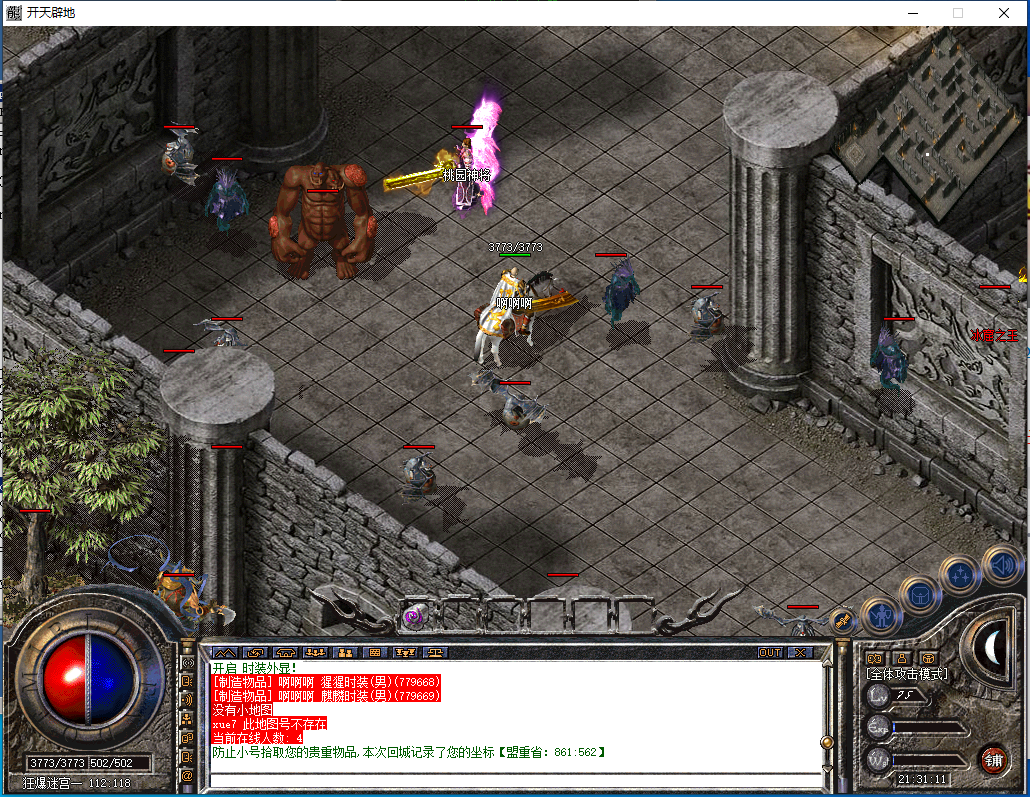Viewport: 1030px width, 797px height.
Task: Click the balance scale icon on chat toolbar
Action: coord(436,652)
